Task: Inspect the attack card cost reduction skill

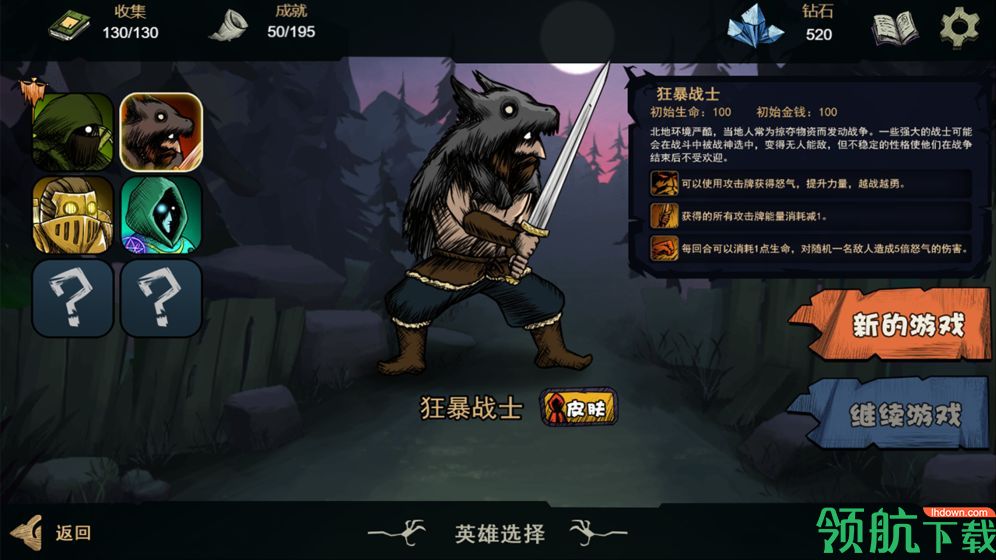Action: 663,215
